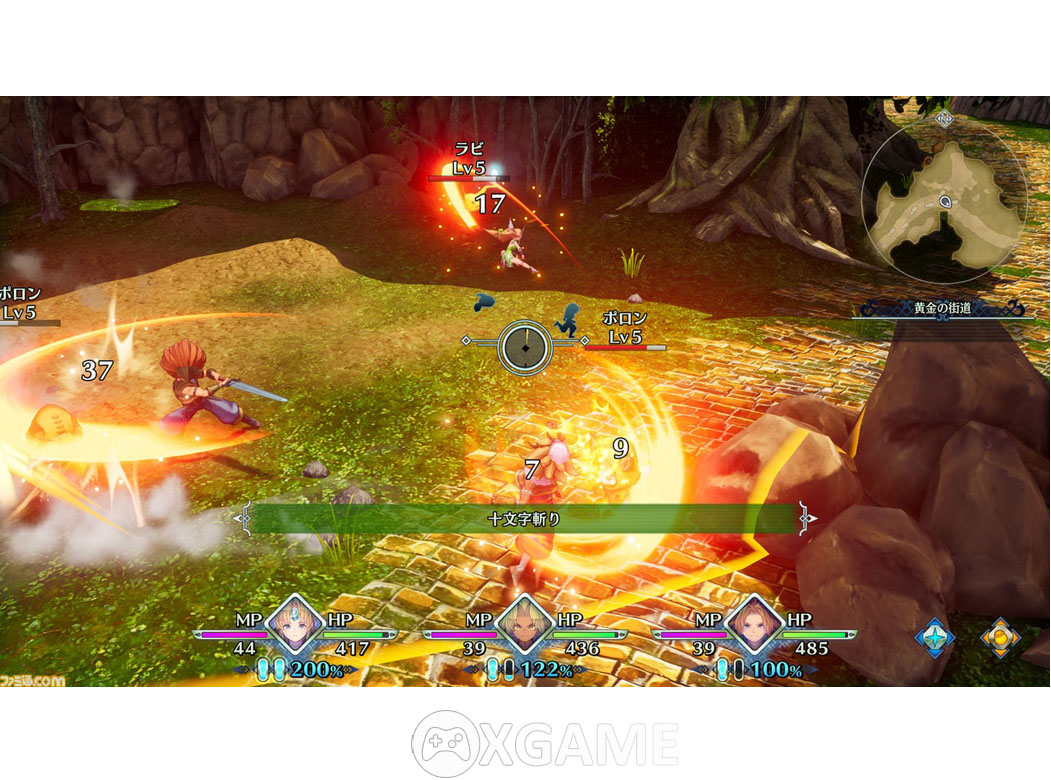The width and height of the screenshot is (1051, 780).
Task: Click the round target lock-on reticle
Action: click(525, 346)
